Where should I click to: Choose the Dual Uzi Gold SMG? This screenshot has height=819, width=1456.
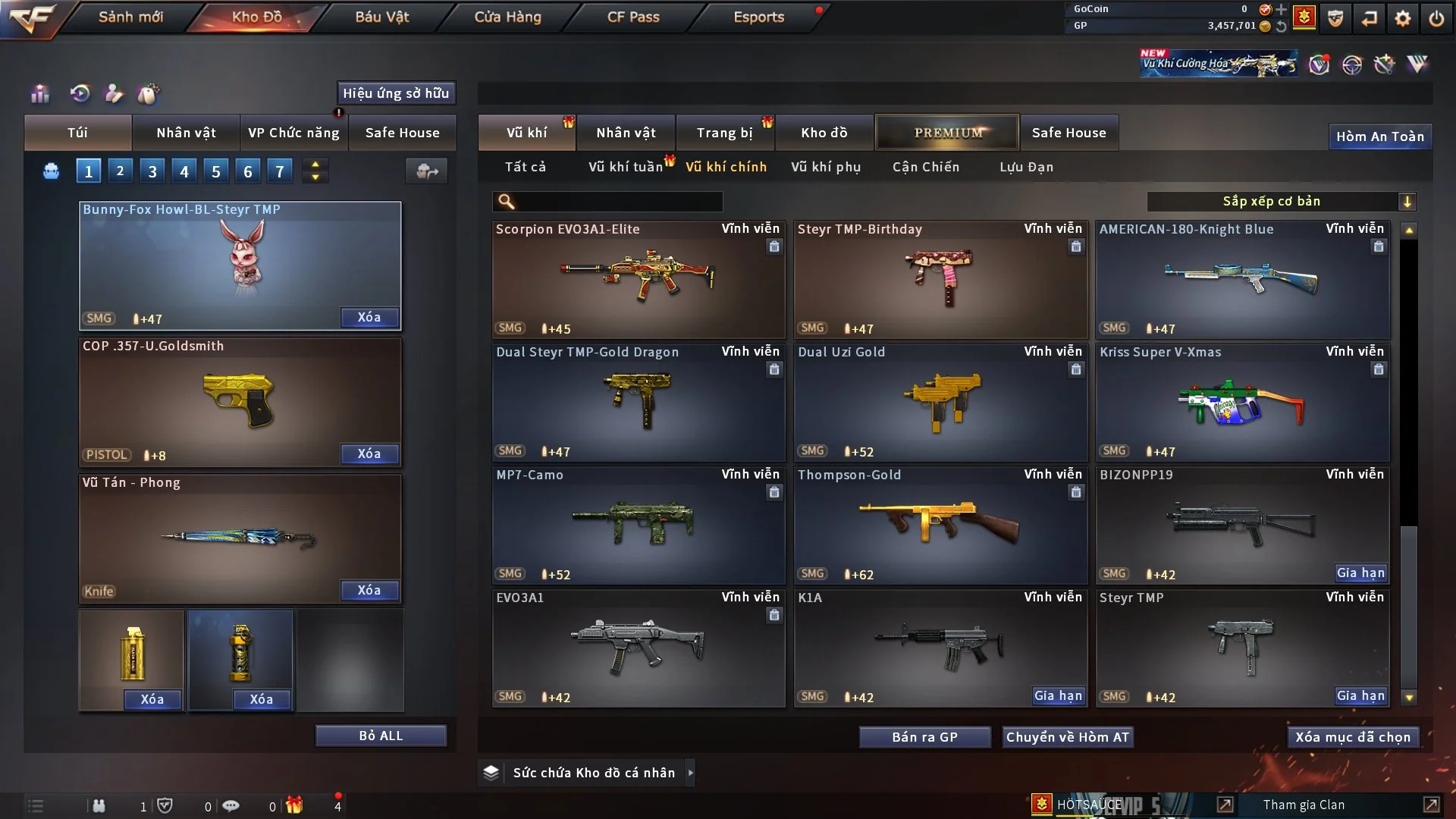940,402
